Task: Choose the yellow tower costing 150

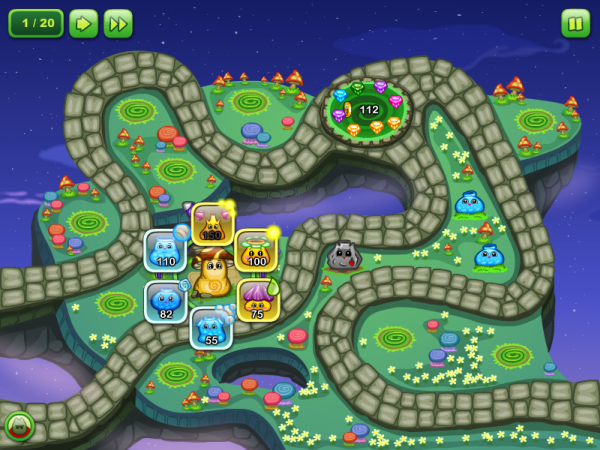Action: click(x=212, y=224)
